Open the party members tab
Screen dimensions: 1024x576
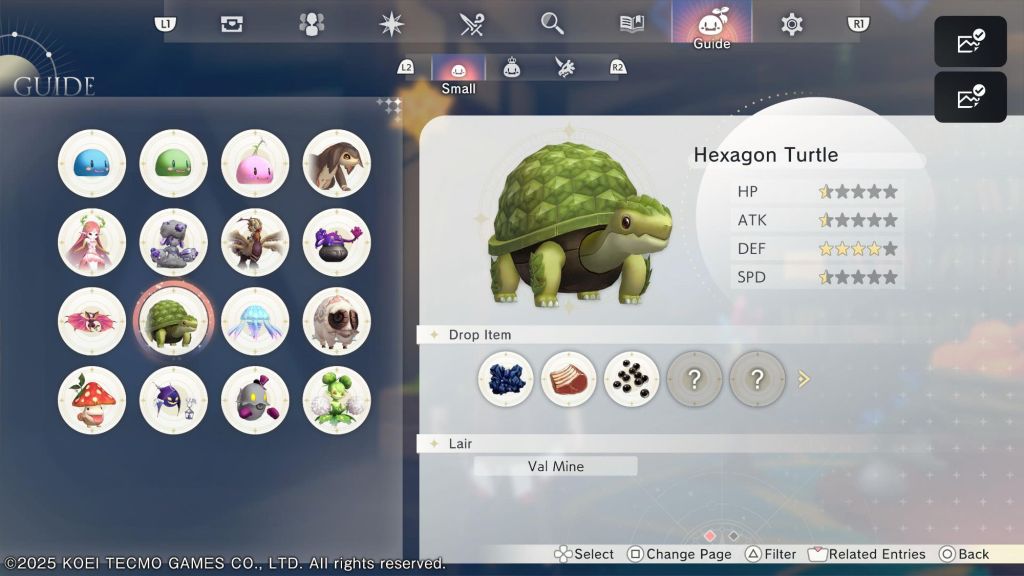[x=312, y=24]
